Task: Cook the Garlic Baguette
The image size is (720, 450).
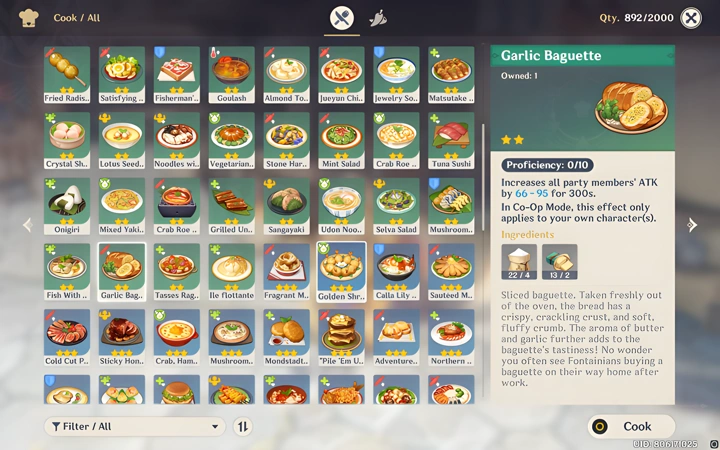Action: (x=631, y=426)
